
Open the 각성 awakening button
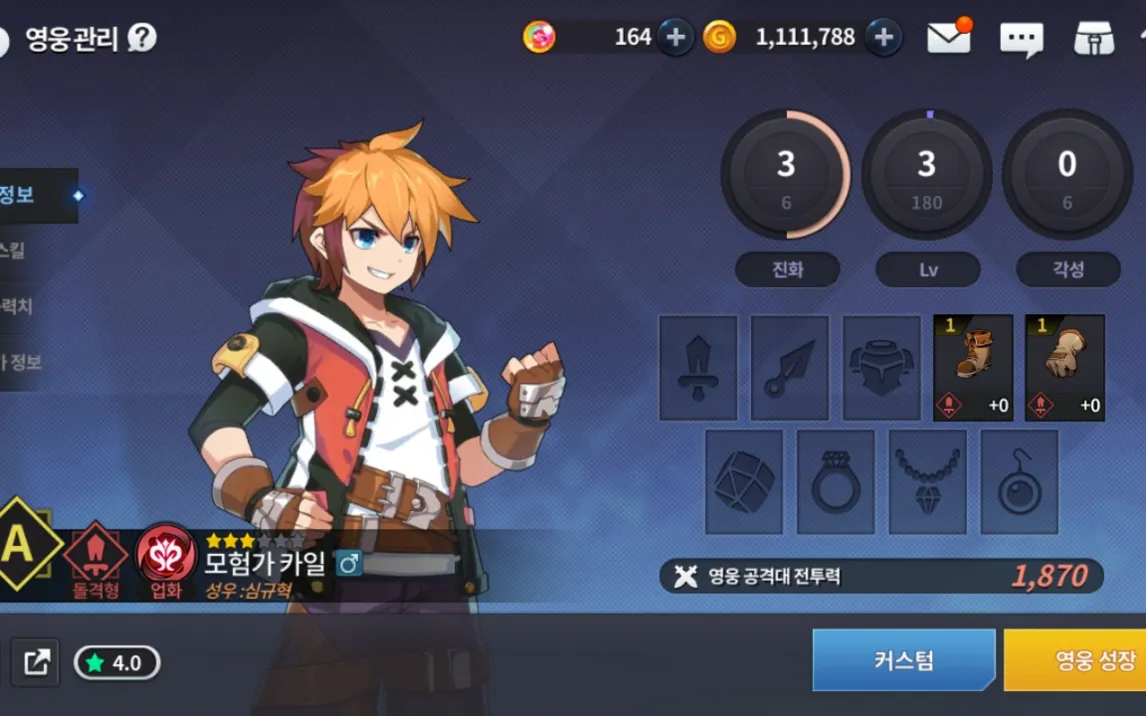1068,270
